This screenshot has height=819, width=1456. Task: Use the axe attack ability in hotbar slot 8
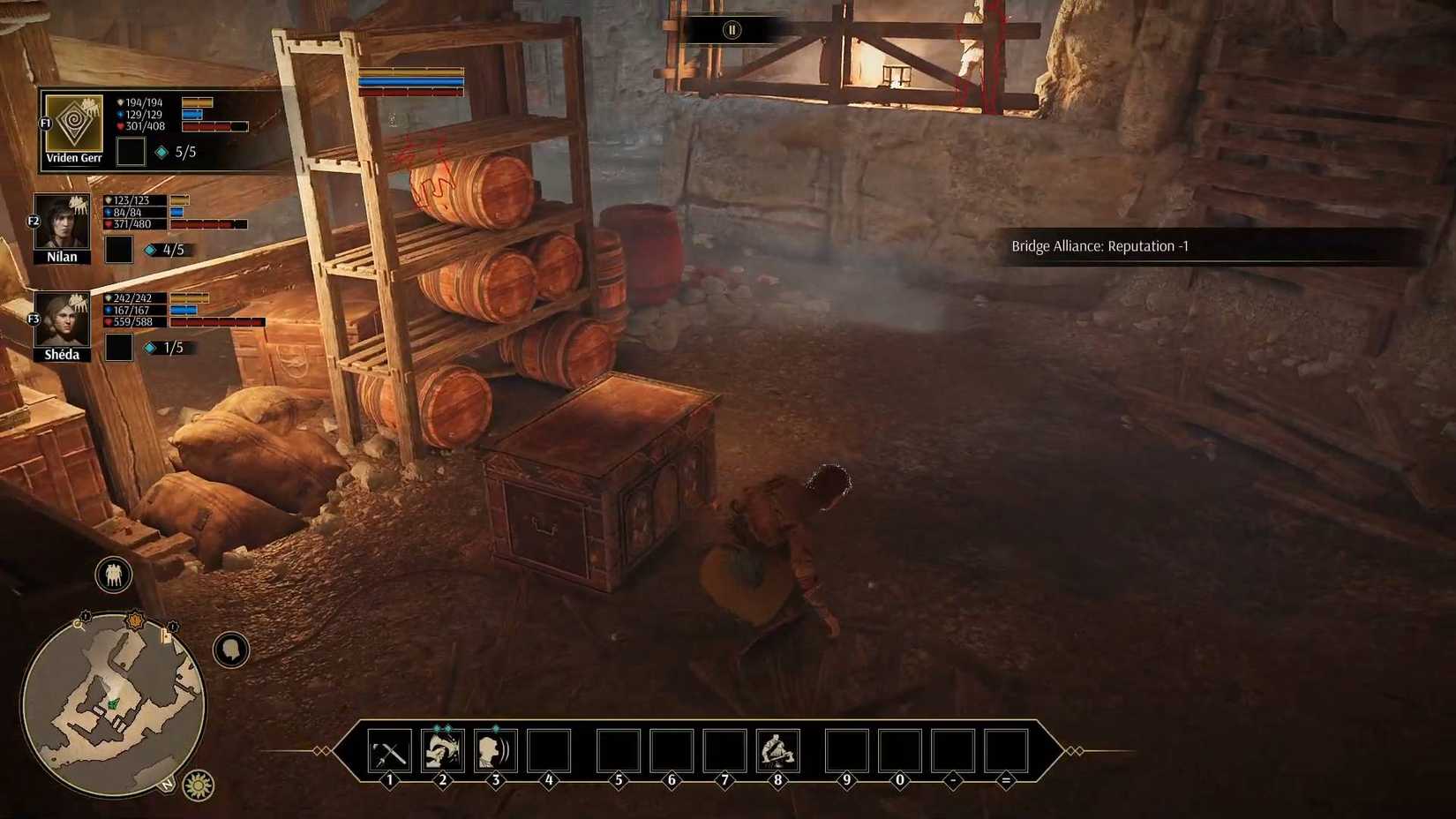coord(777,751)
